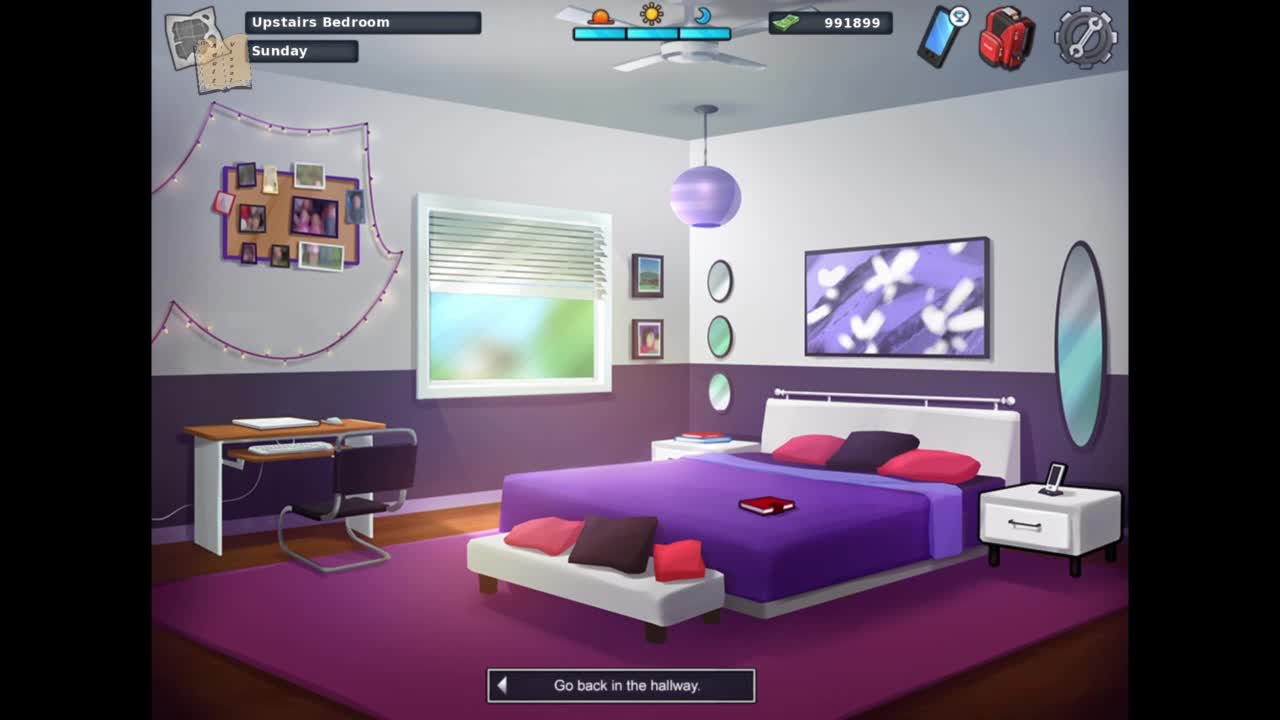Open the settings gear icon

click(x=1085, y=38)
